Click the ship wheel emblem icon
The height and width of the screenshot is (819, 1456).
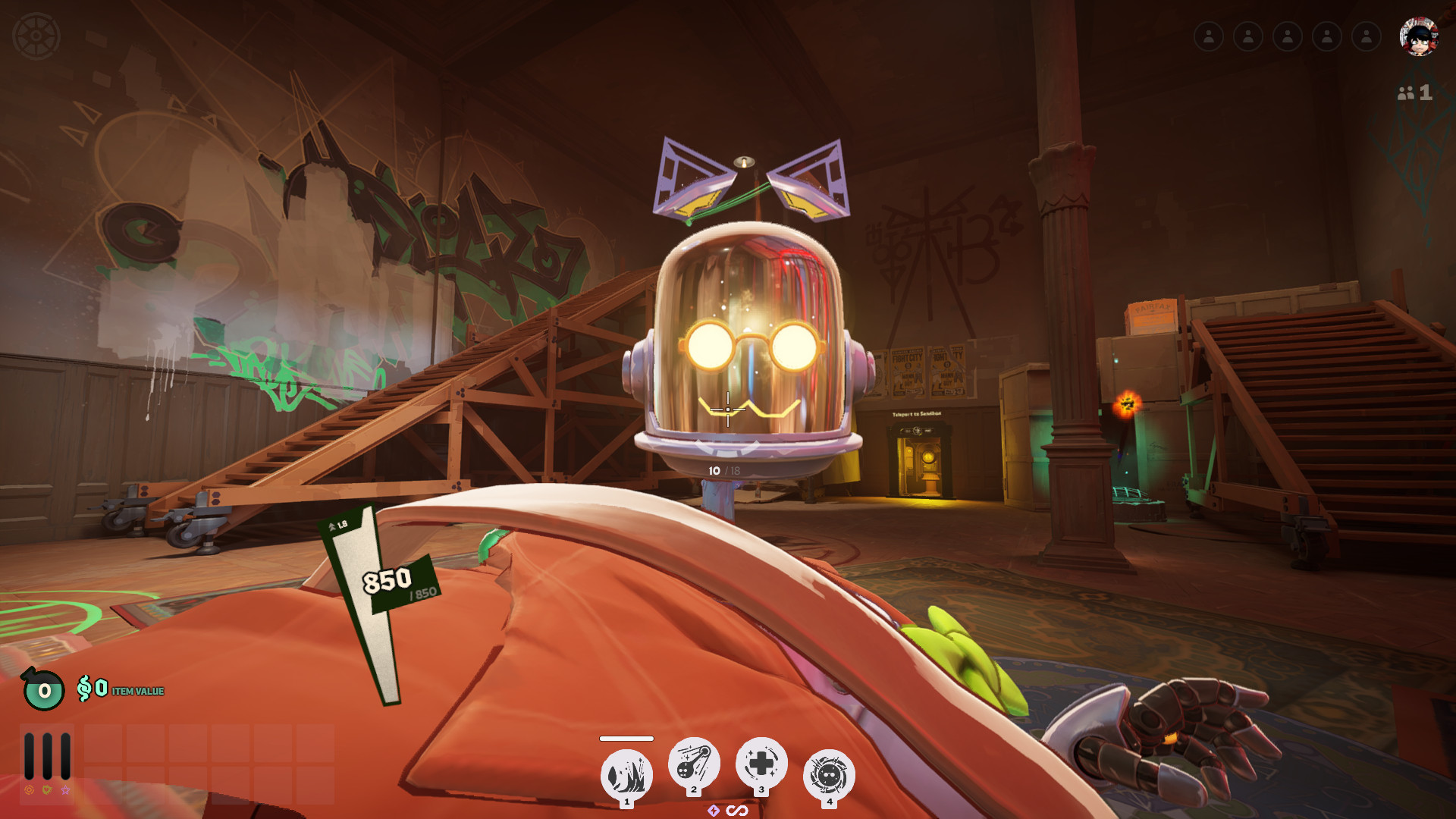(x=36, y=36)
